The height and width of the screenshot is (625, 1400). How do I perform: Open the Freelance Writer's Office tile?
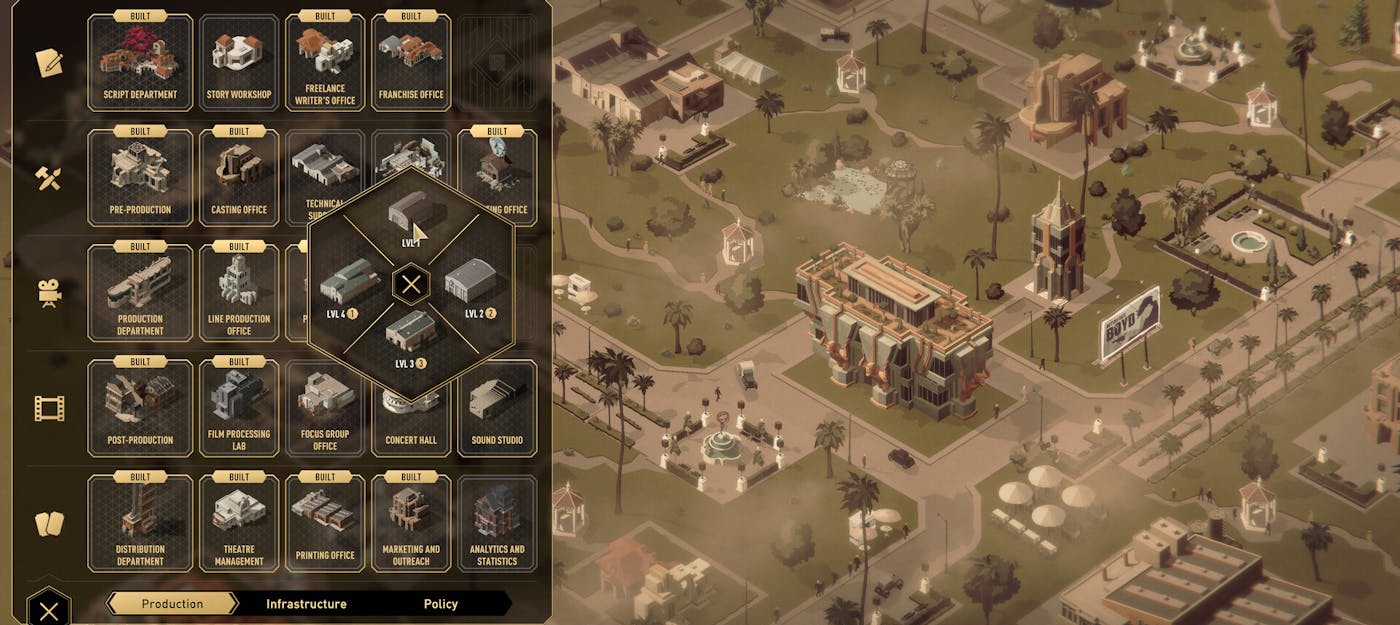click(325, 62)
